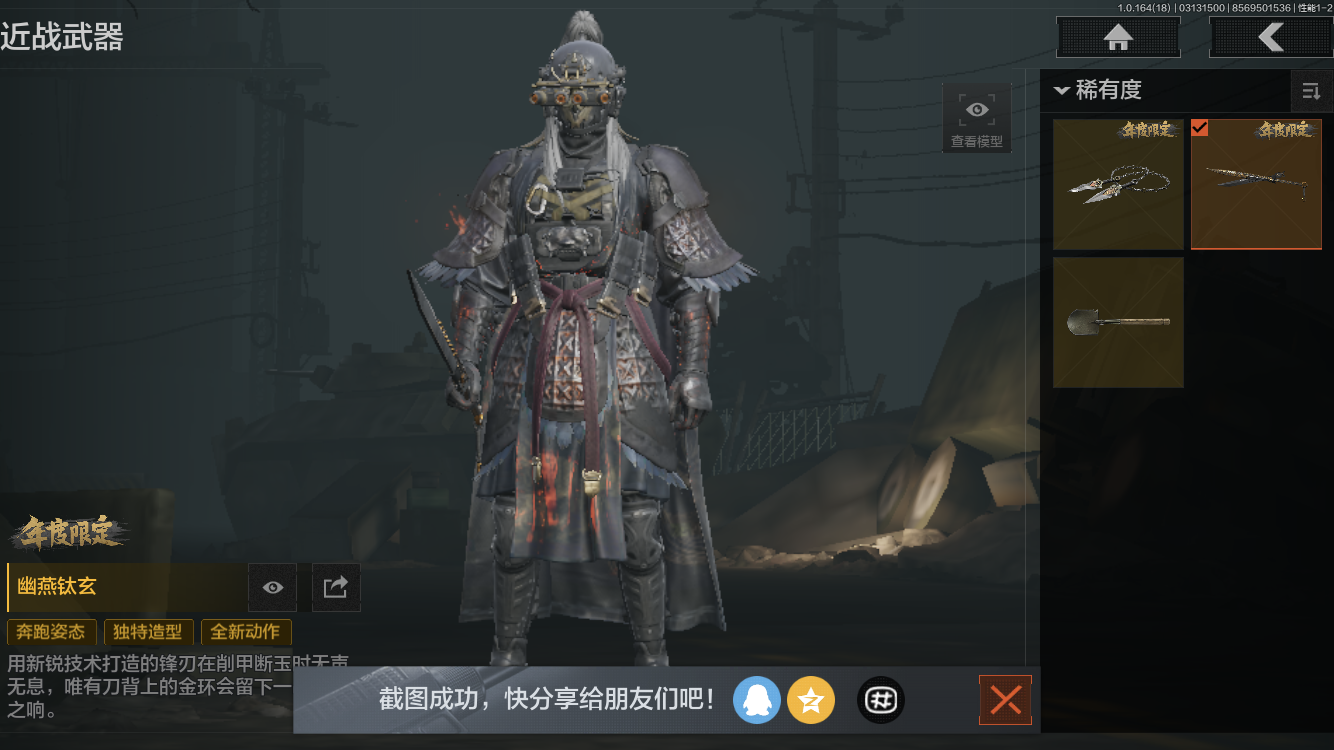Share to QQ via the blue icon

(x=757, y=700)
